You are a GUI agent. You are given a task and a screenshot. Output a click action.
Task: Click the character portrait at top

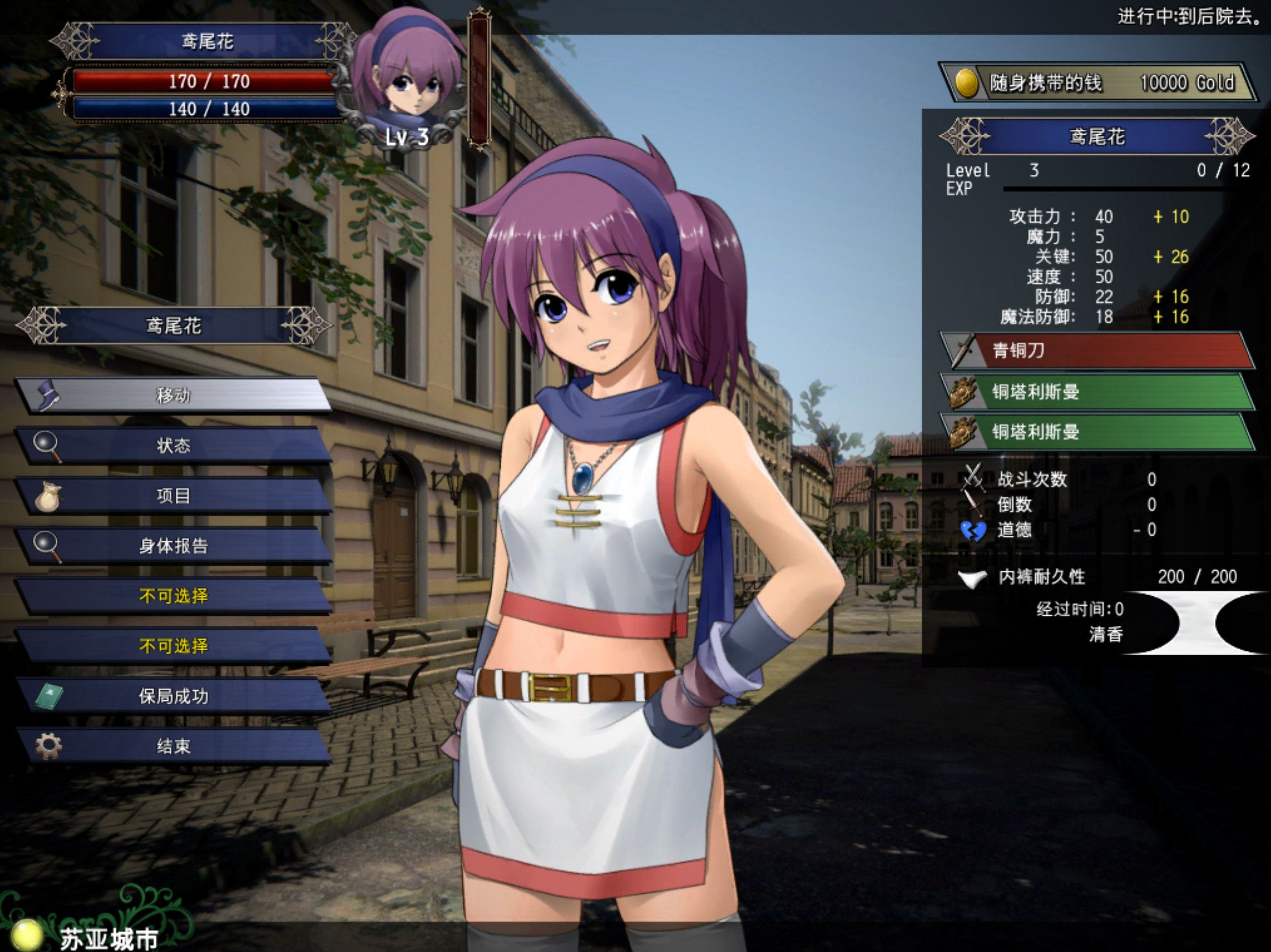409,80
